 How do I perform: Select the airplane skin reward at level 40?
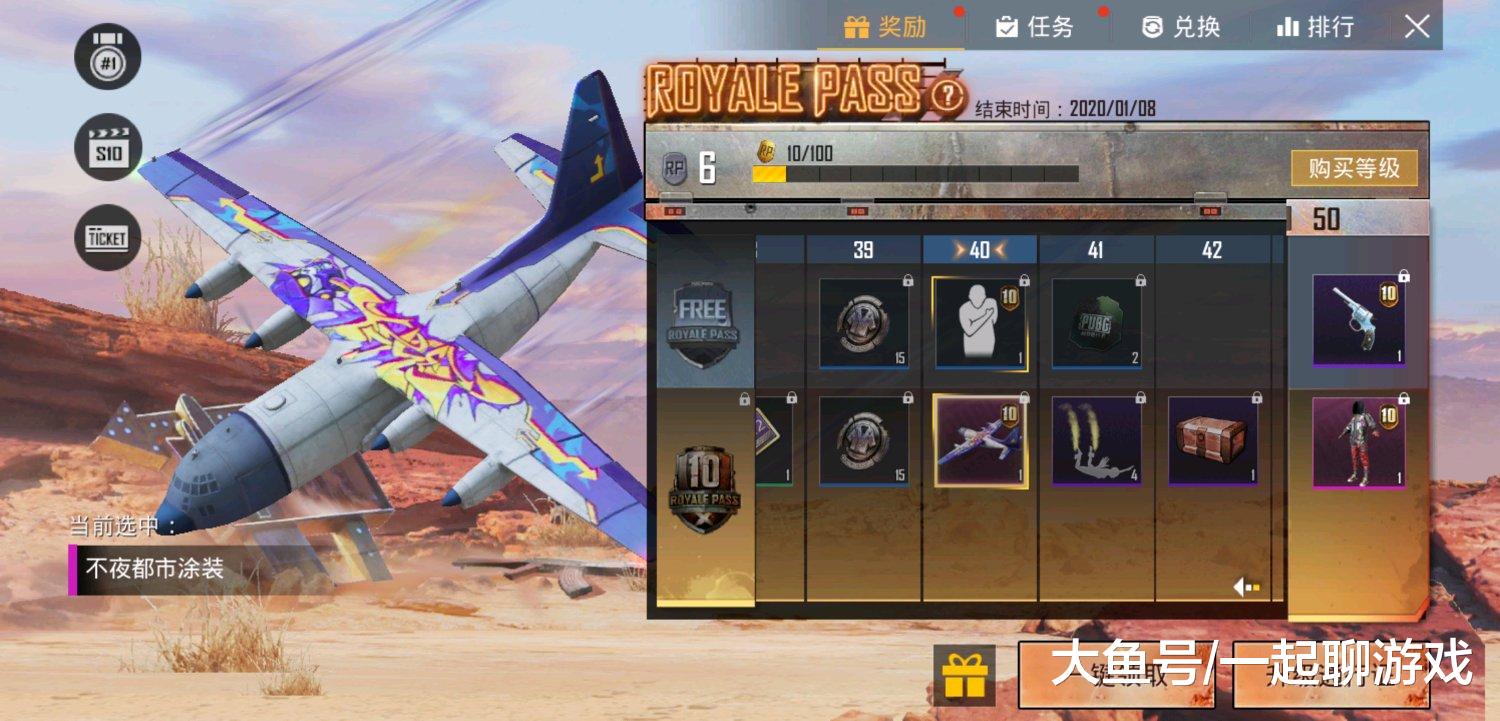(x=980, y=440)
